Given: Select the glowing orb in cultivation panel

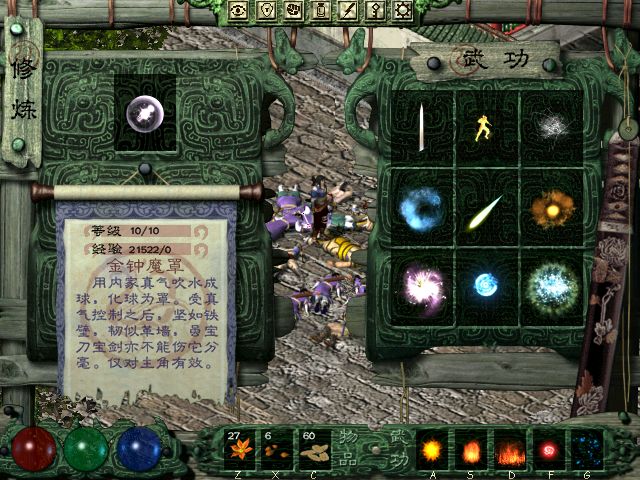Looking at the screenshot, I should pos(147,113).
